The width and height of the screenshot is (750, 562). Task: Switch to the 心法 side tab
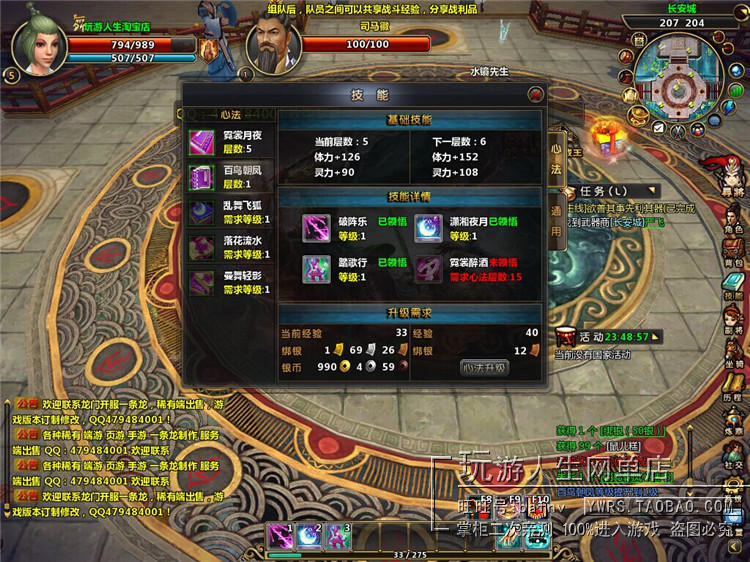[557, 158]
